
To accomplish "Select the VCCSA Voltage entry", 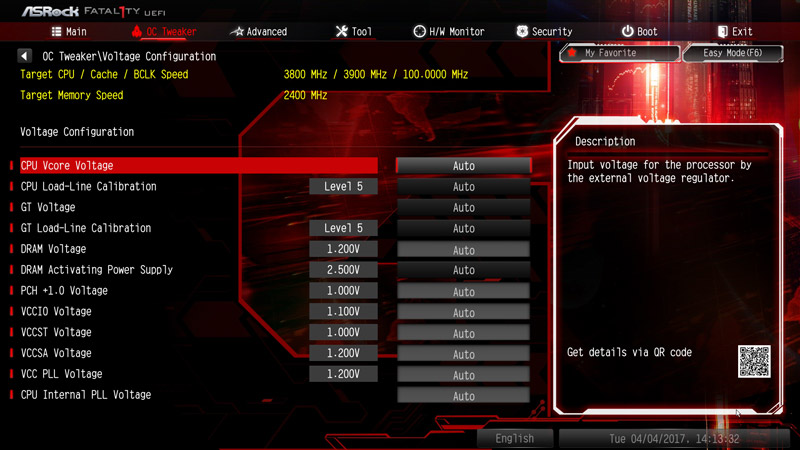I will [x=56, y=353].
